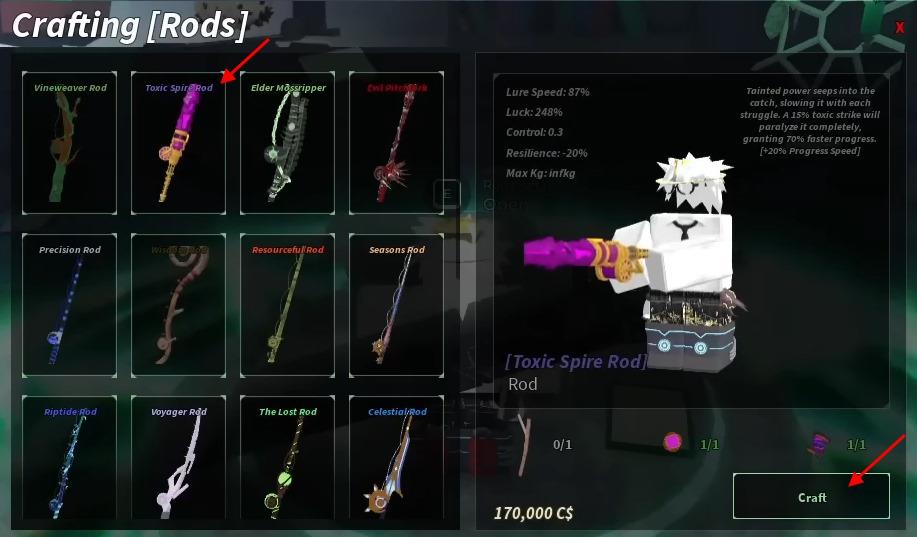Click the Craft button
This screenshot has height=537, width=917.
[x=811, y=496]
